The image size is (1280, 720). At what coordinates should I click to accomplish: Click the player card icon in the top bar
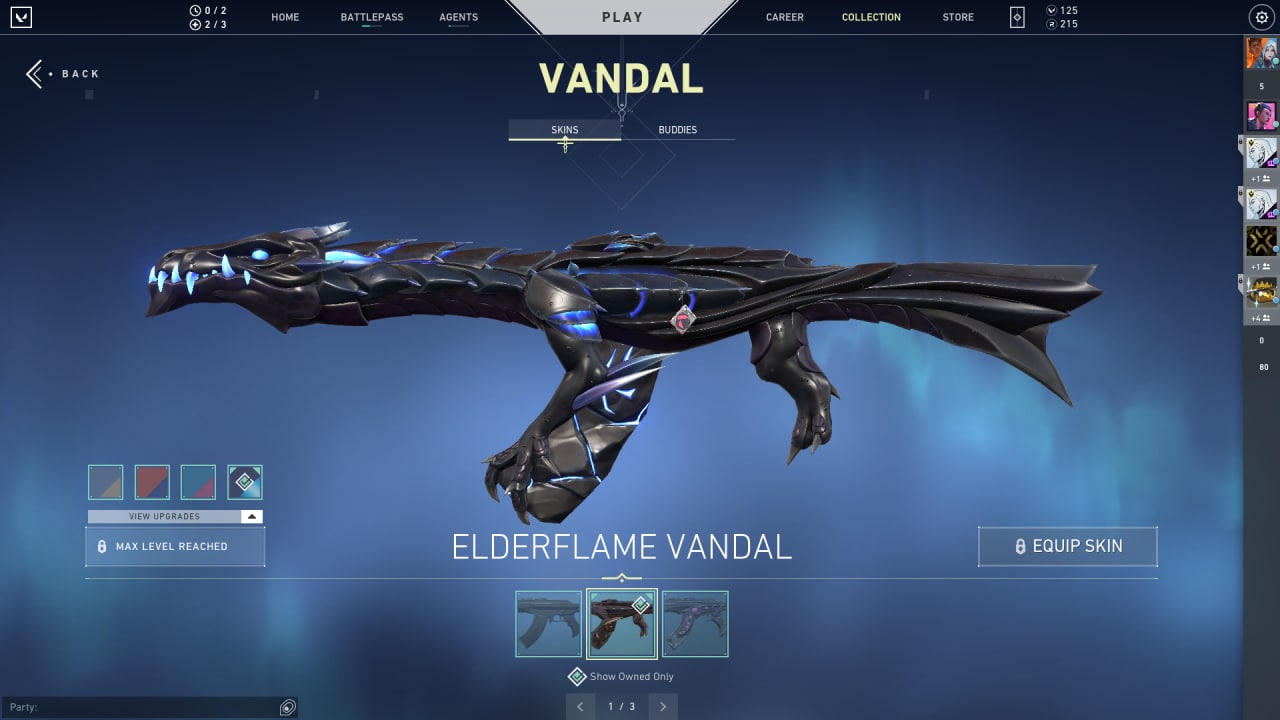(x=1016, y=16)
